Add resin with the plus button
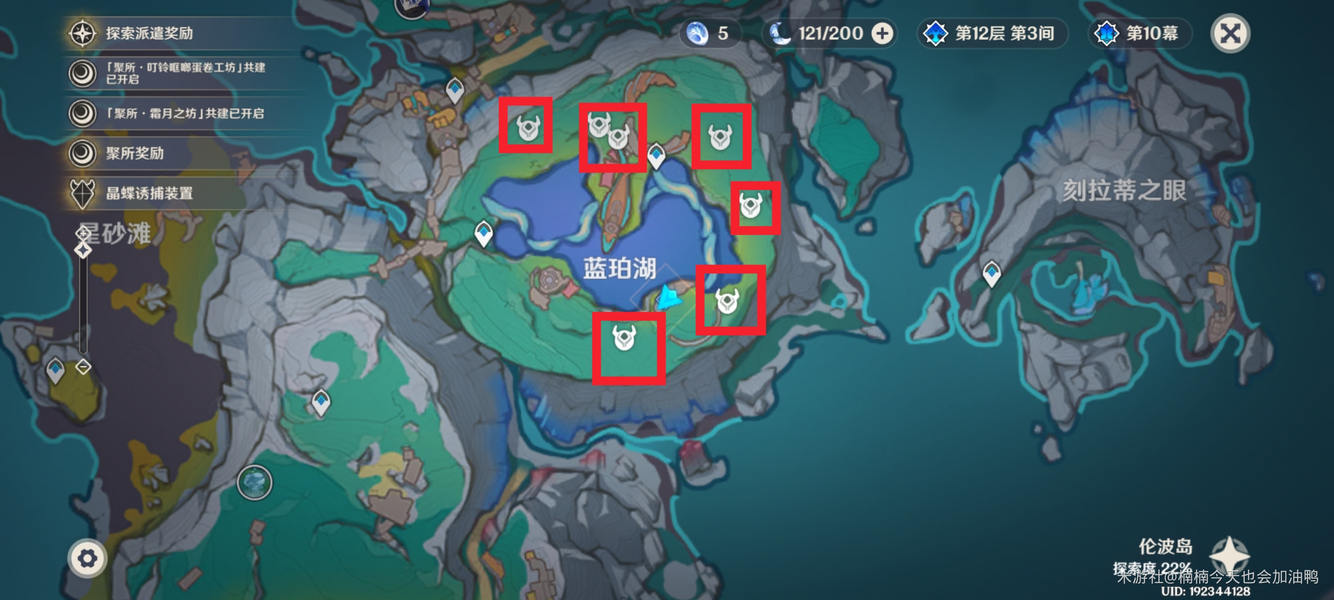 (x=882, y=34)
